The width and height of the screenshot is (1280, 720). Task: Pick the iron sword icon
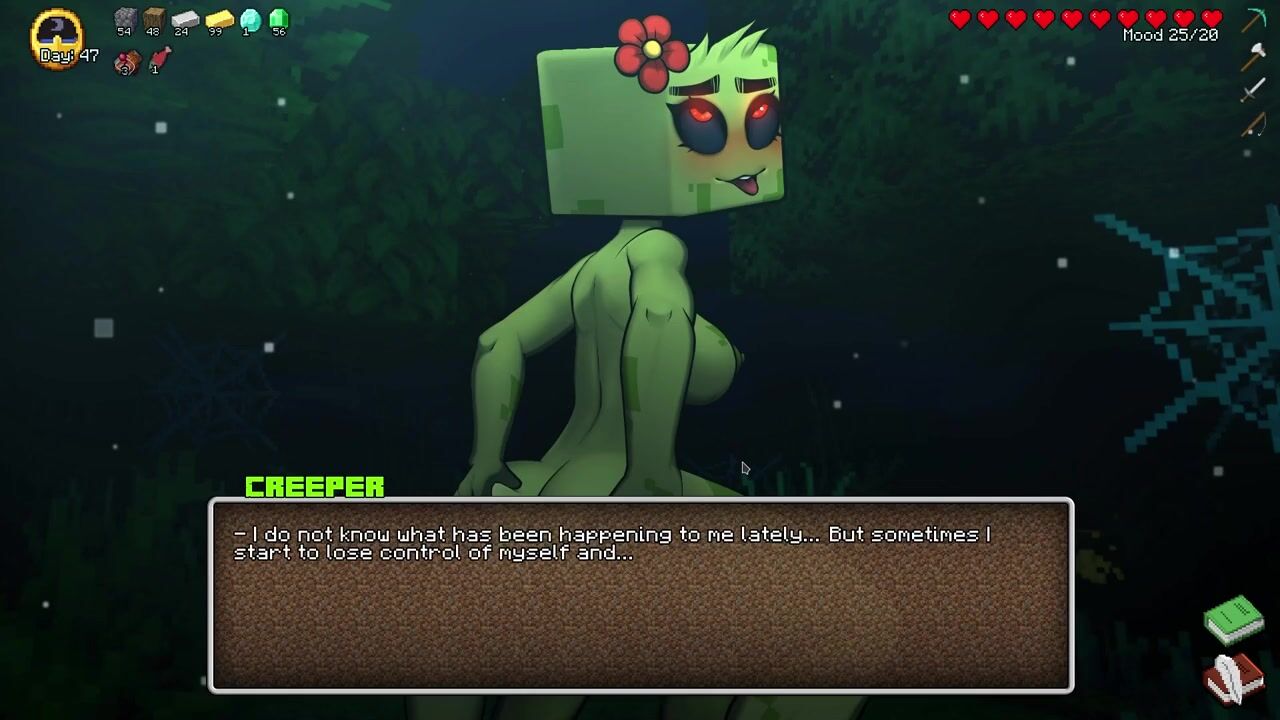pyautogui.click(x=1253, y=91)
